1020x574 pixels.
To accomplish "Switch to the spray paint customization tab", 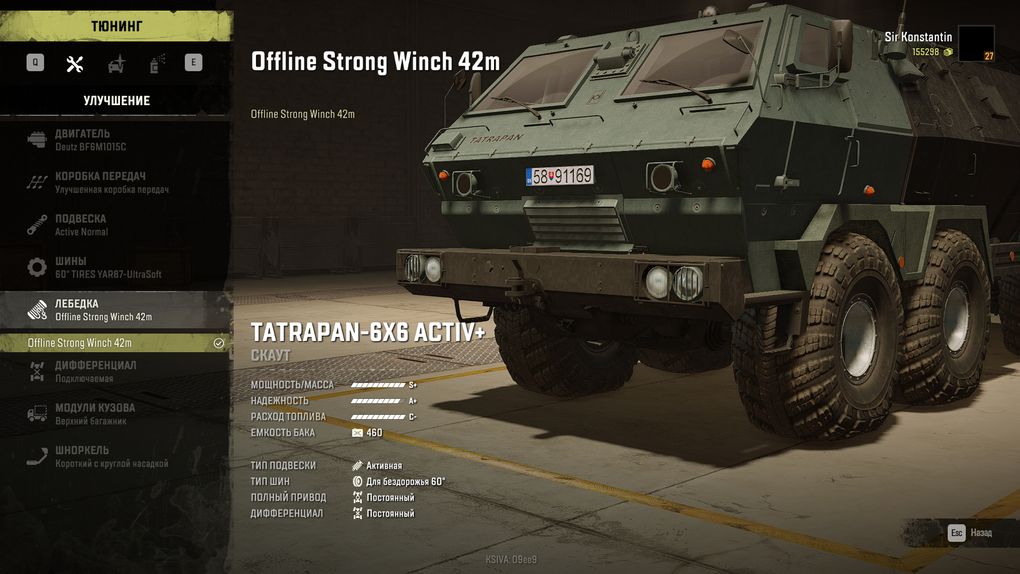I will [x=156, y=63].
